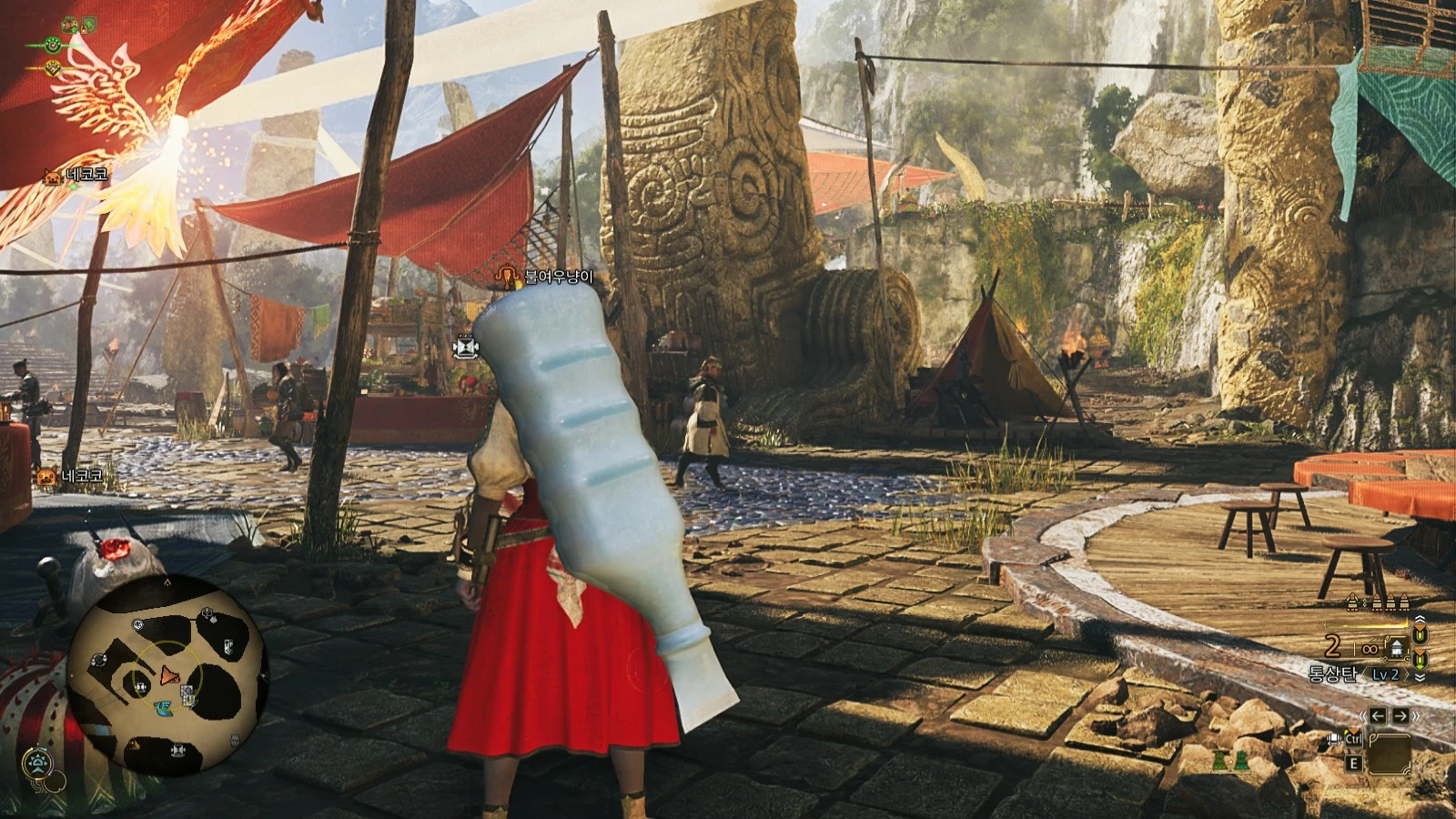
Task: Select the green circular quest status icon
Action: click(54, 45)
